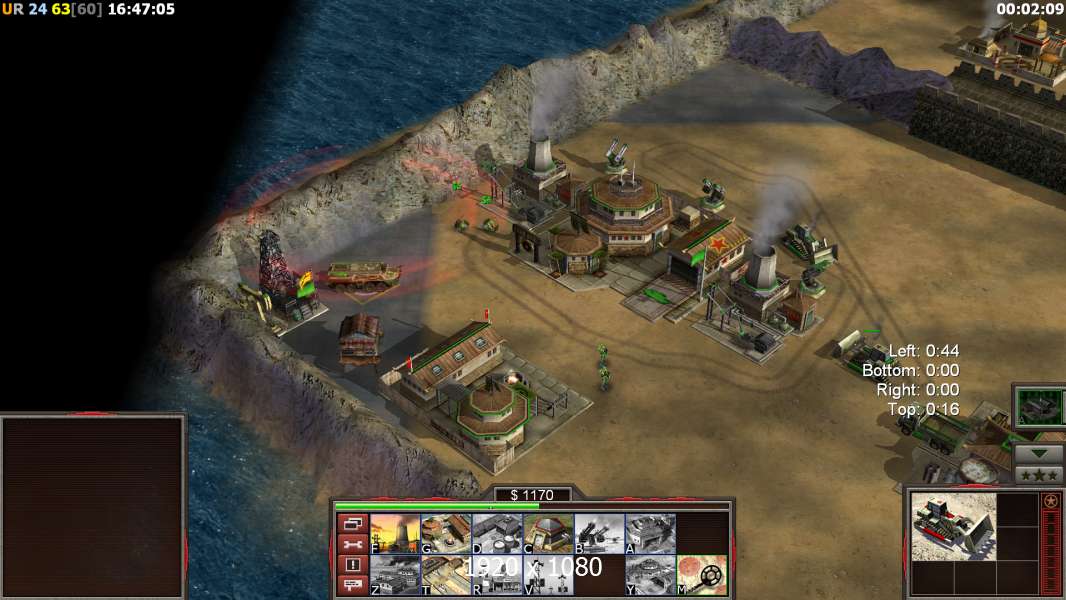Activate the mine-clearing command (M)
The height and width of the screenshot is (600, 1066).
point(701,575)
